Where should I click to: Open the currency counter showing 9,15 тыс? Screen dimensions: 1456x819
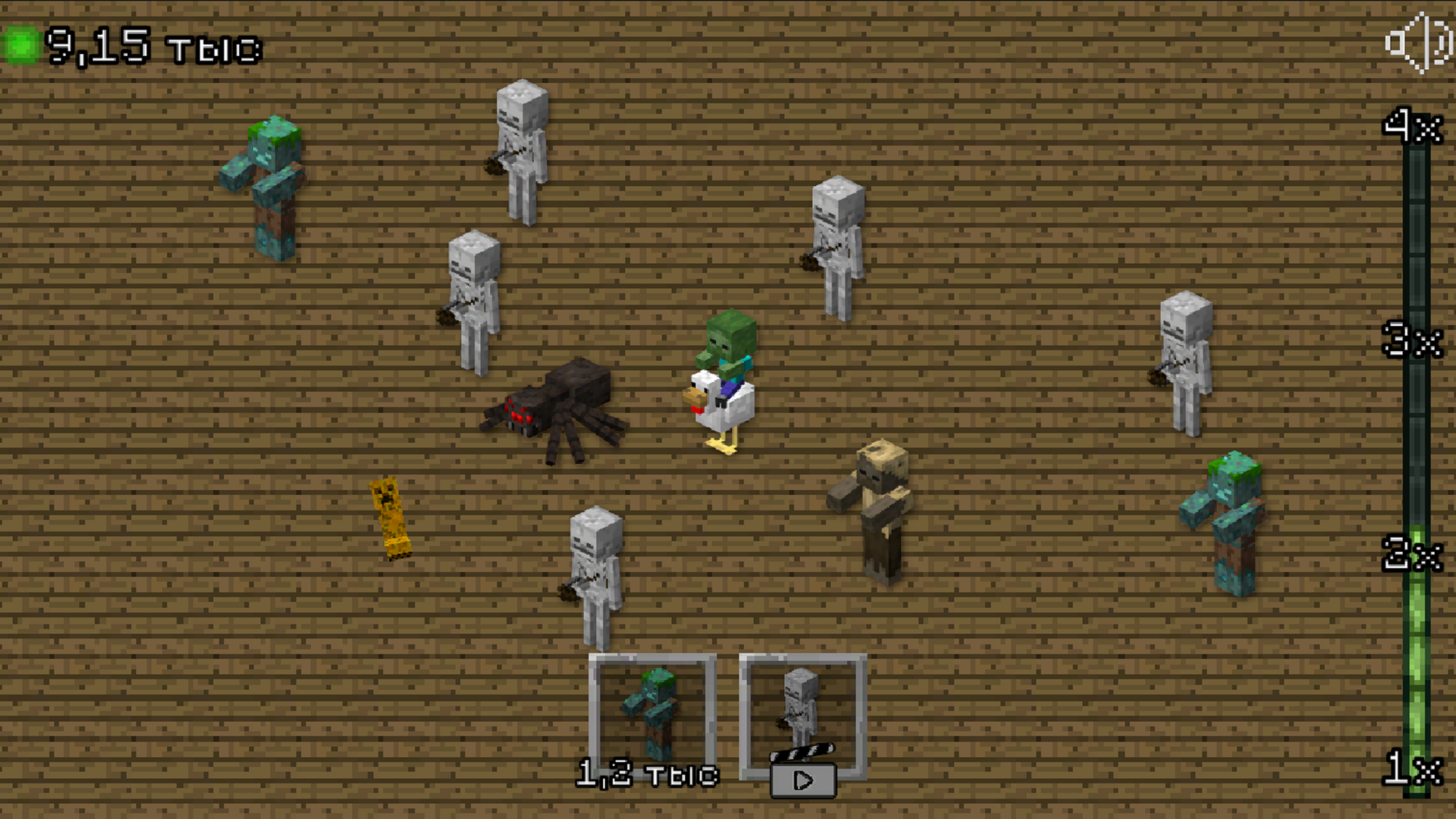click(148, 45)
